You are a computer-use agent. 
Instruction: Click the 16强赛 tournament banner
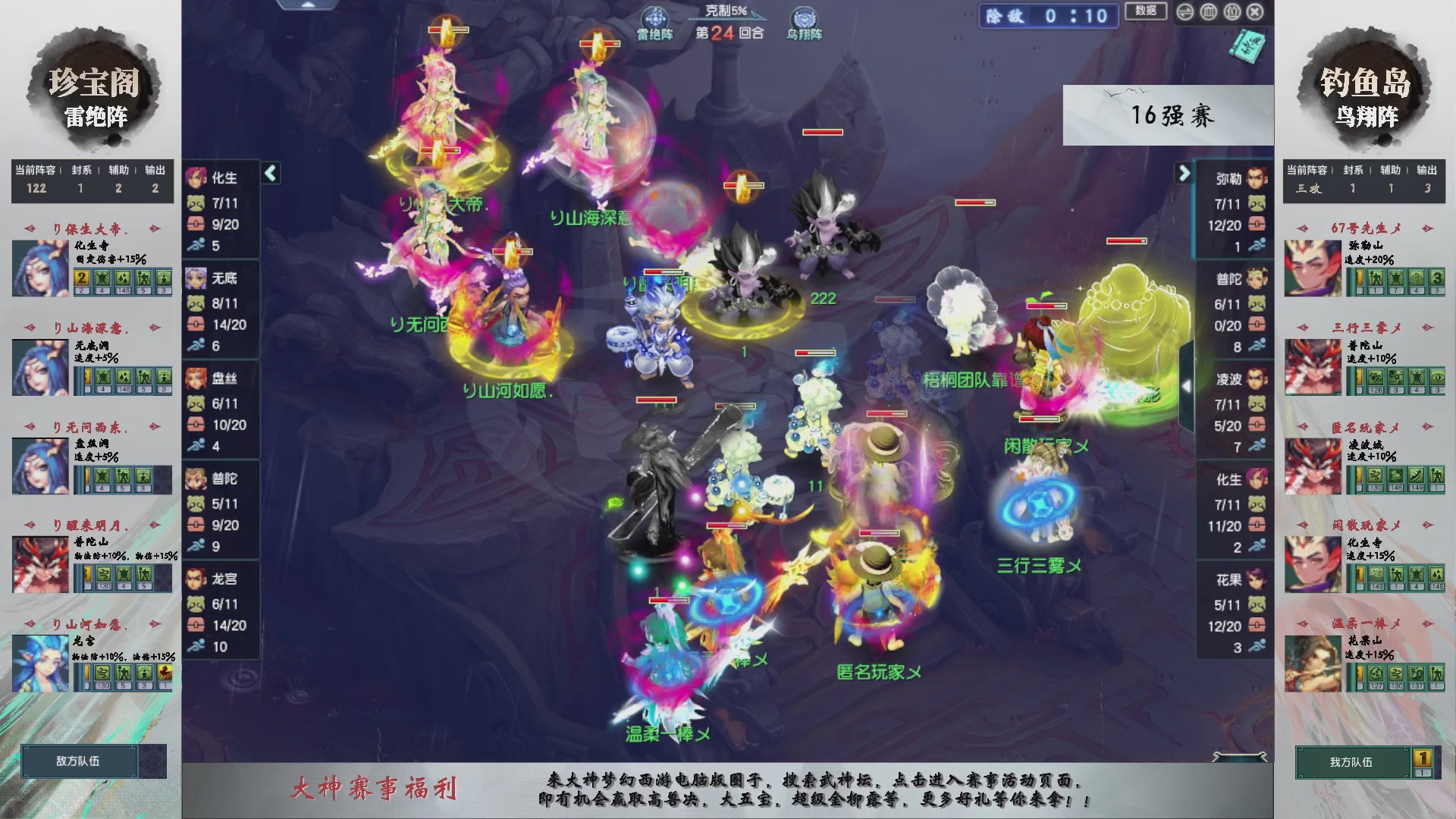pyautogui.click(x=1169, y=115)
